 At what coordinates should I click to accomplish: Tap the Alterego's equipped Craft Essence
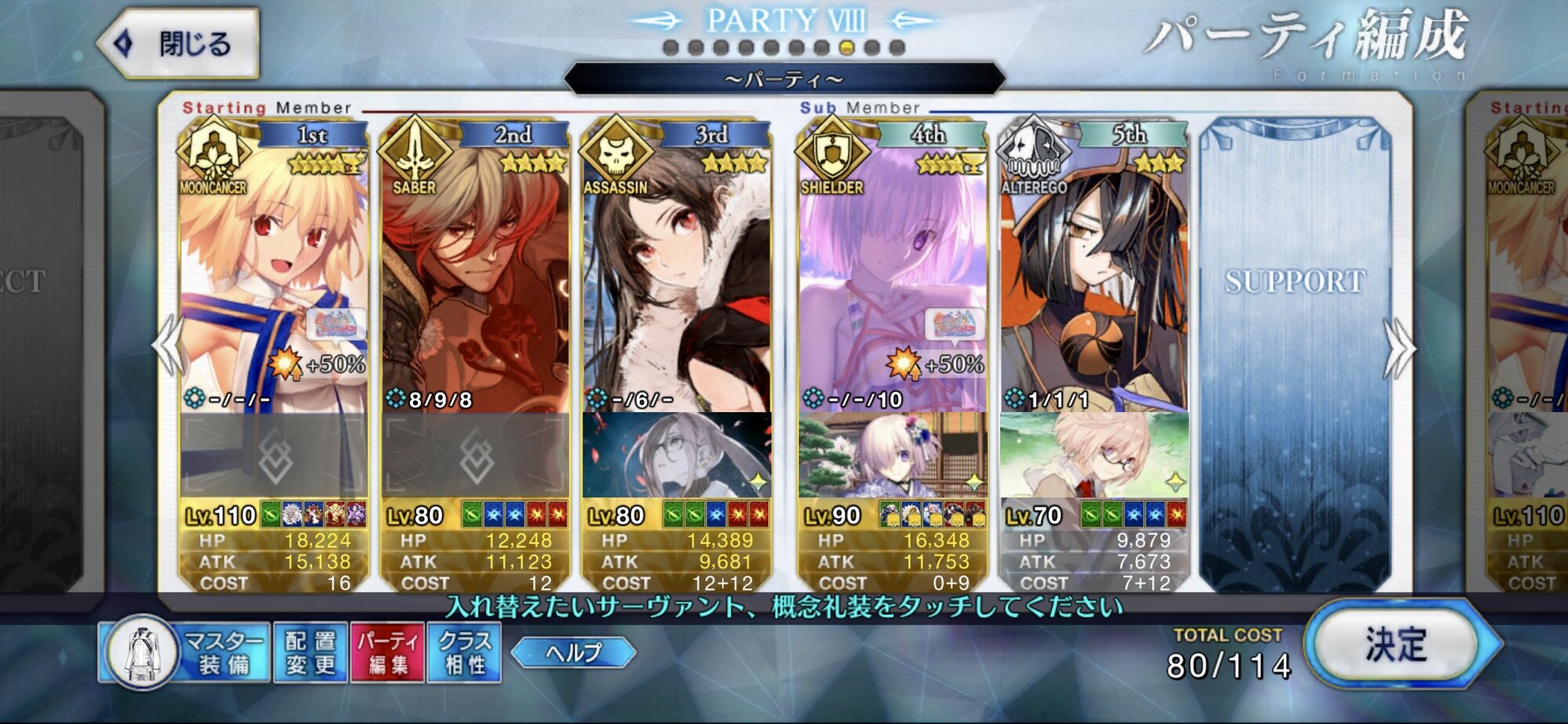1094,455
